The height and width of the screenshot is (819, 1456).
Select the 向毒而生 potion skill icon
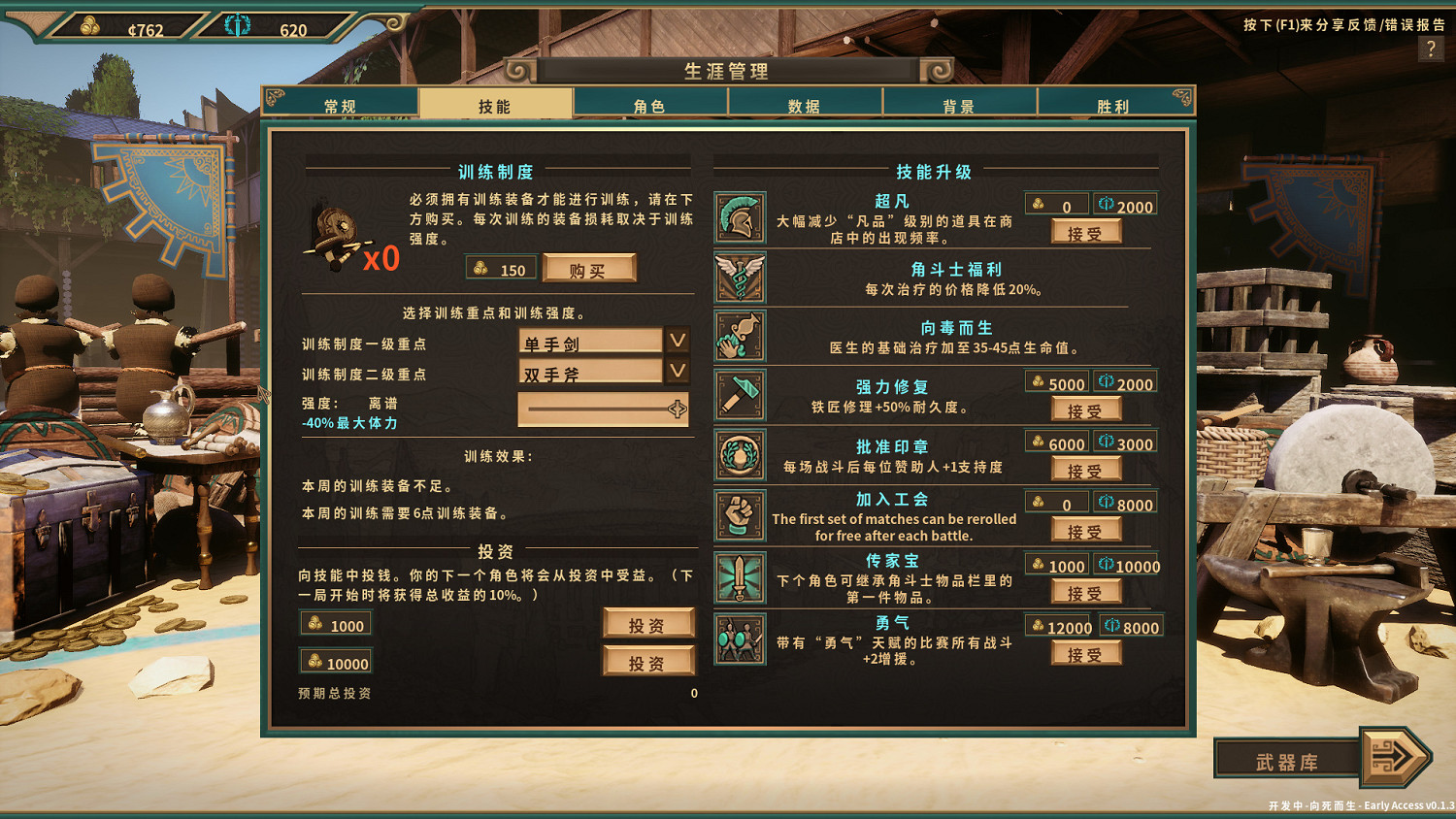click(739, 336)
